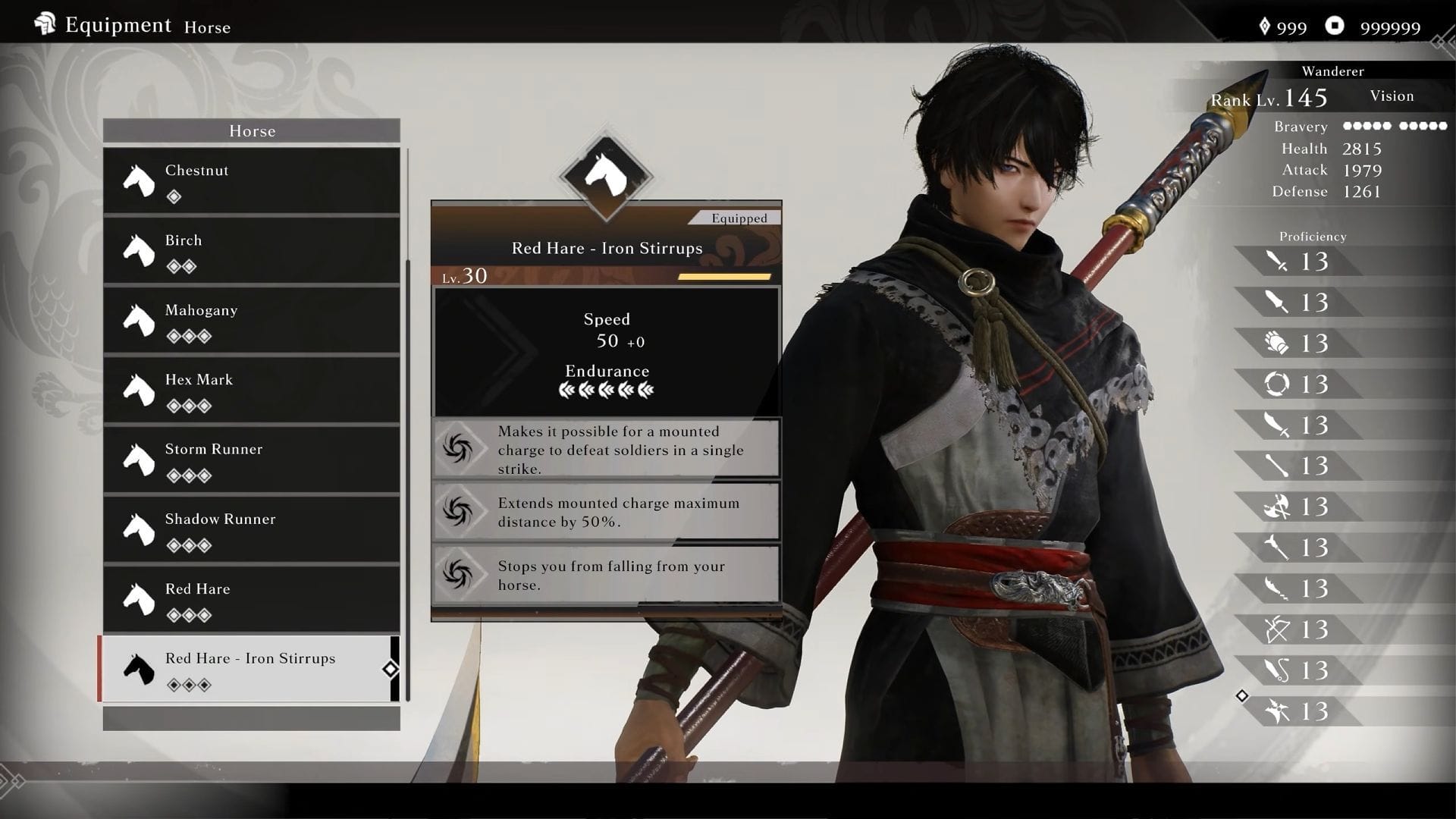Click the plain Red Hare entry

[x=251, y=599]
